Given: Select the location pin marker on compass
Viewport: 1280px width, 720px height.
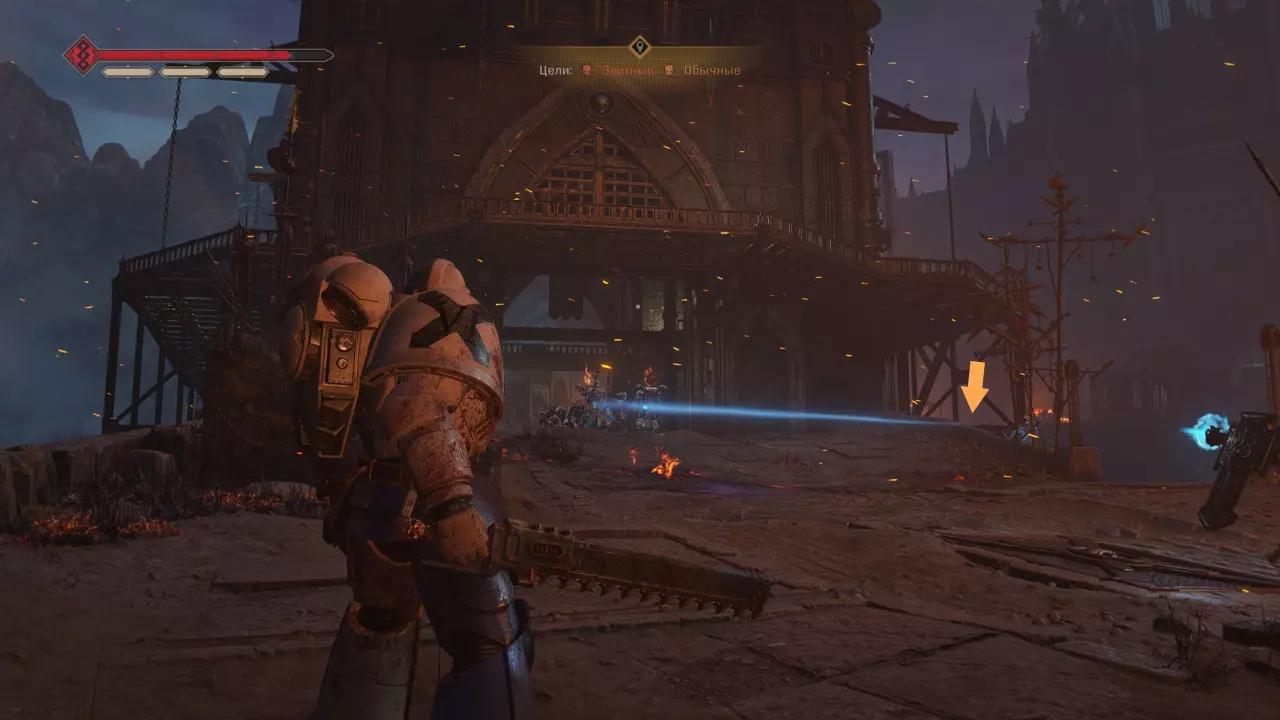Looking at the screenshot, I should pyautogui.click(x=640, y=46).
